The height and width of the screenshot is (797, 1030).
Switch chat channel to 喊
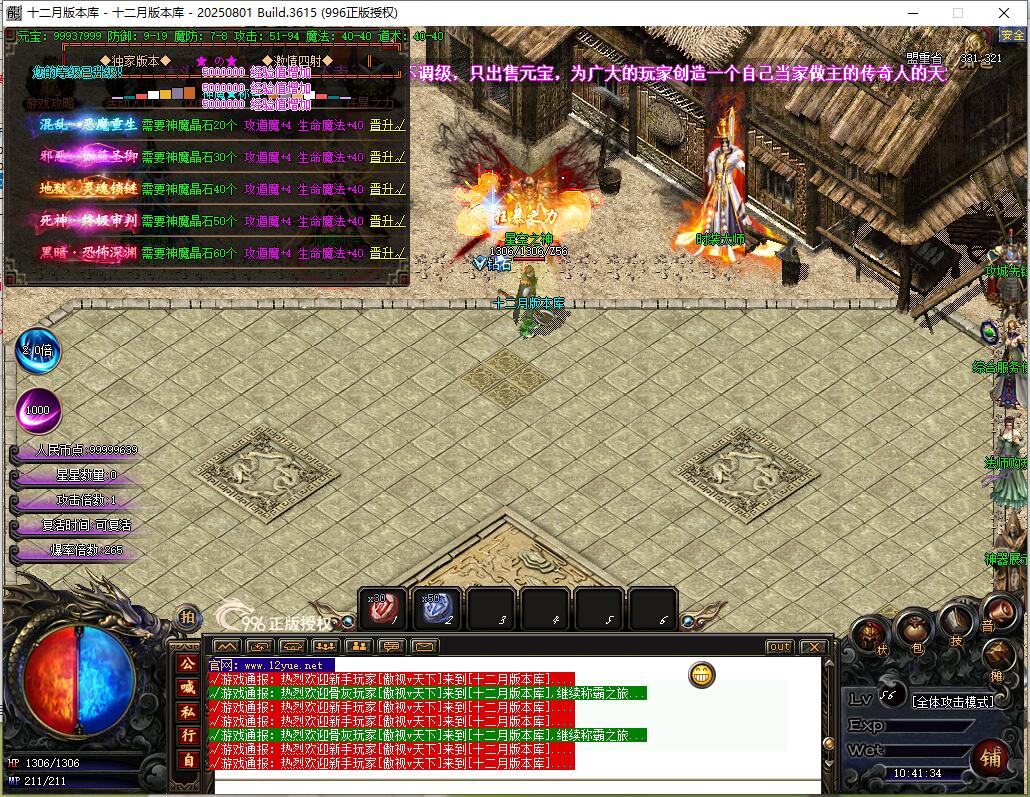coord(186,687)
